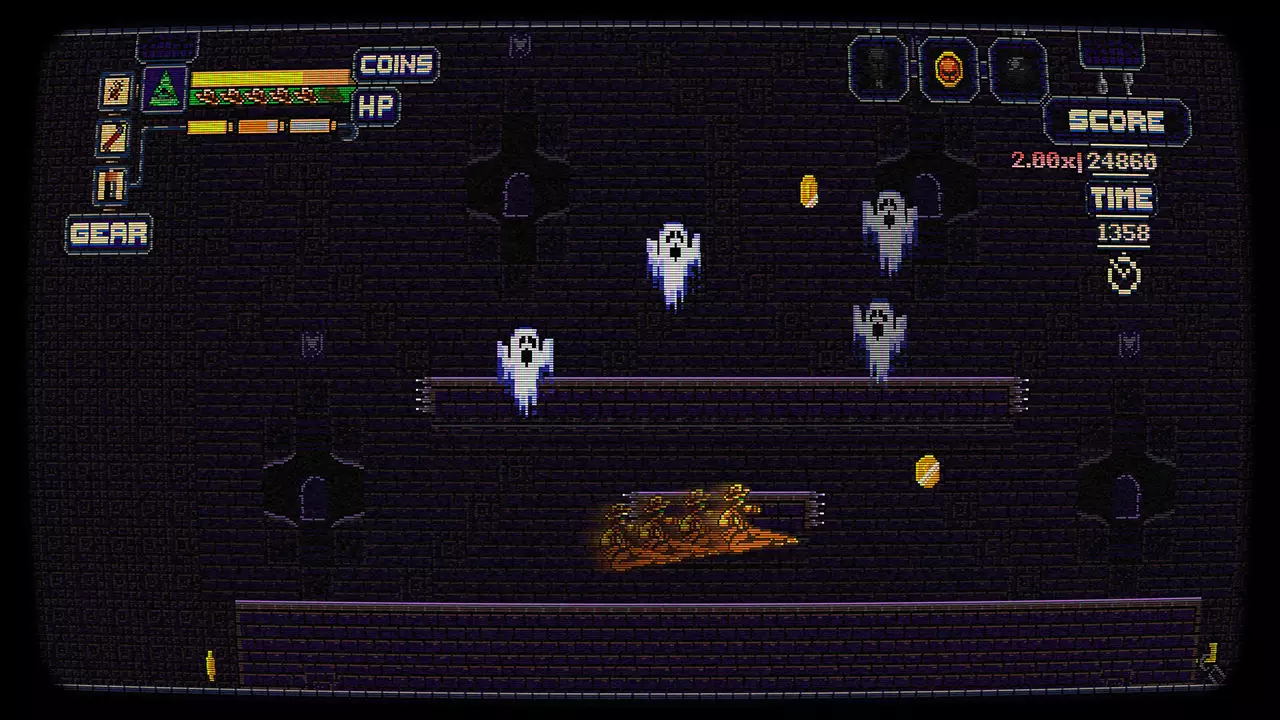Select the red wand gear slot
The width and height of the screenshot is (1280, 720).
coord(113,137)
